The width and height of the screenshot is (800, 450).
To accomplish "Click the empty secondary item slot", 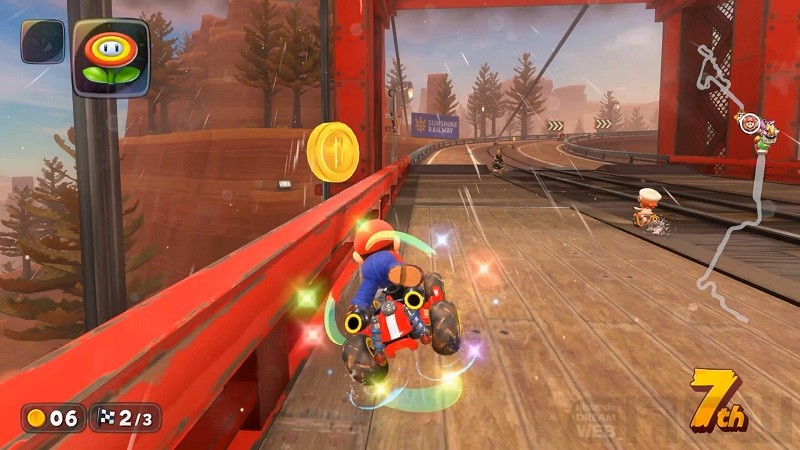I will (42, 42).
